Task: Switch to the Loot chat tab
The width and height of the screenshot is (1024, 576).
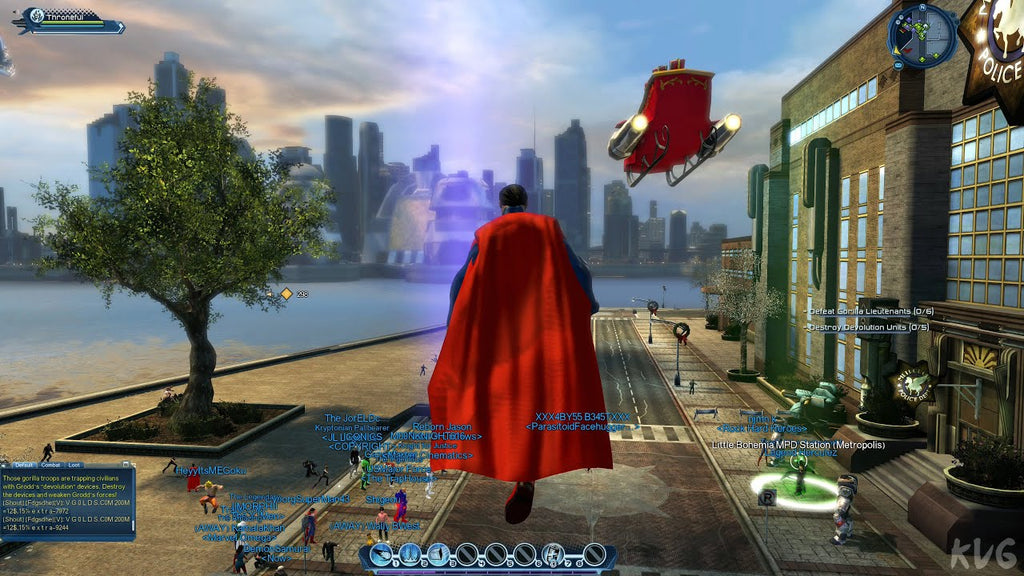Action: [75, 466]
